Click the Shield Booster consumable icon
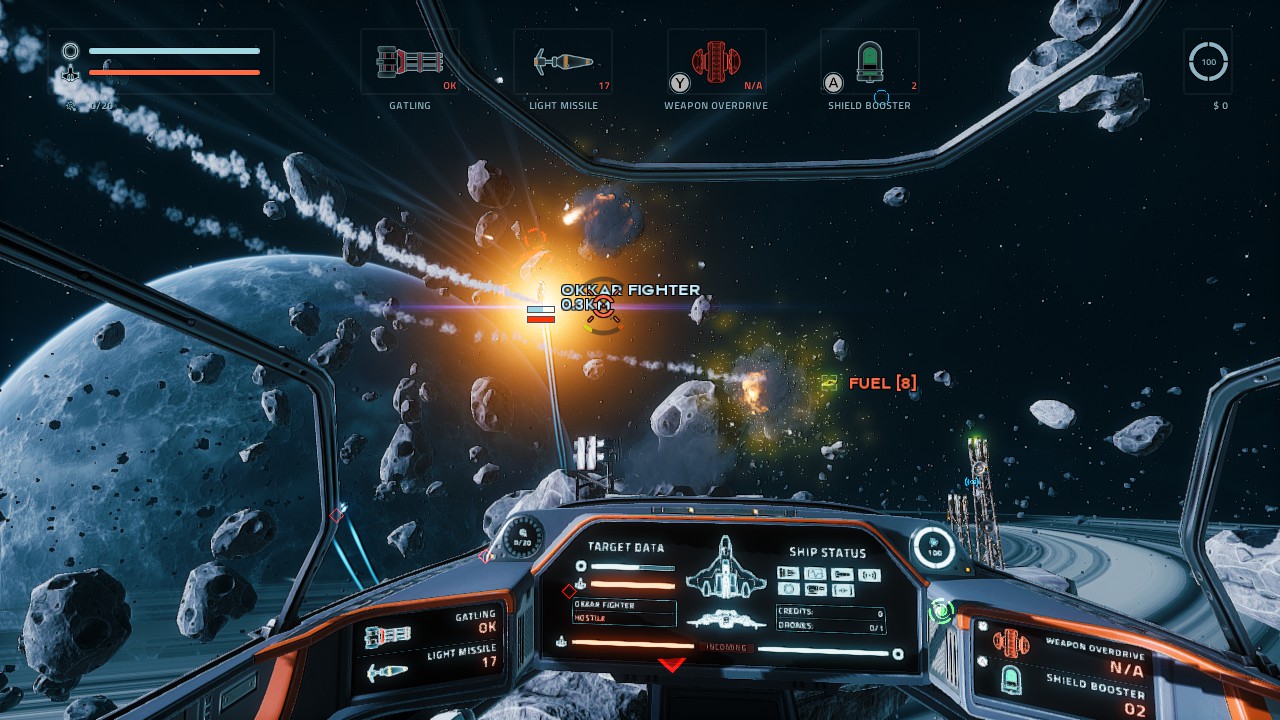Screen dimensions: 1280x720 click(868, 60)
